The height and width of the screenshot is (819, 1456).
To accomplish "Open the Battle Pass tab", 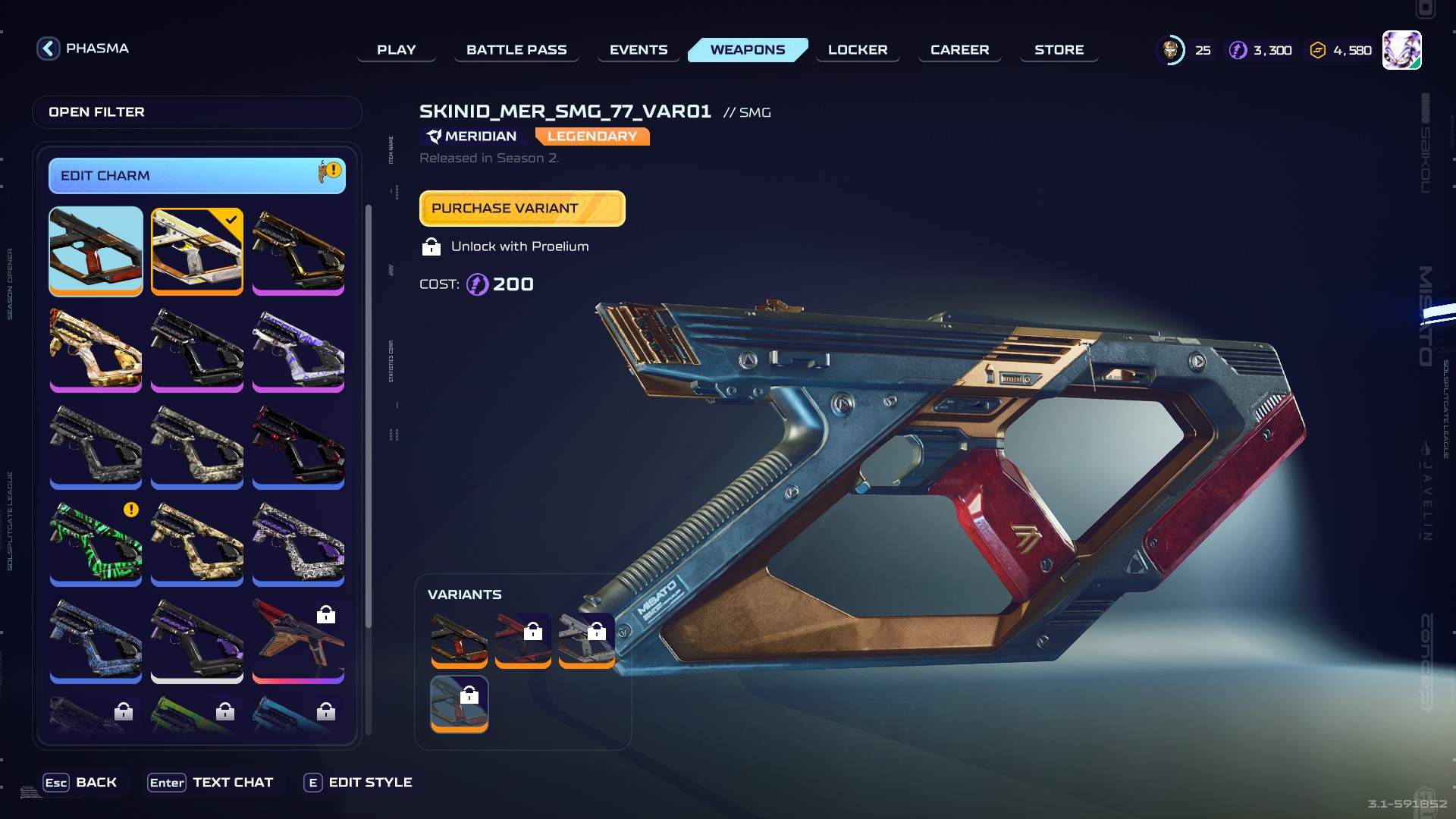I will (x=516, y=50).
